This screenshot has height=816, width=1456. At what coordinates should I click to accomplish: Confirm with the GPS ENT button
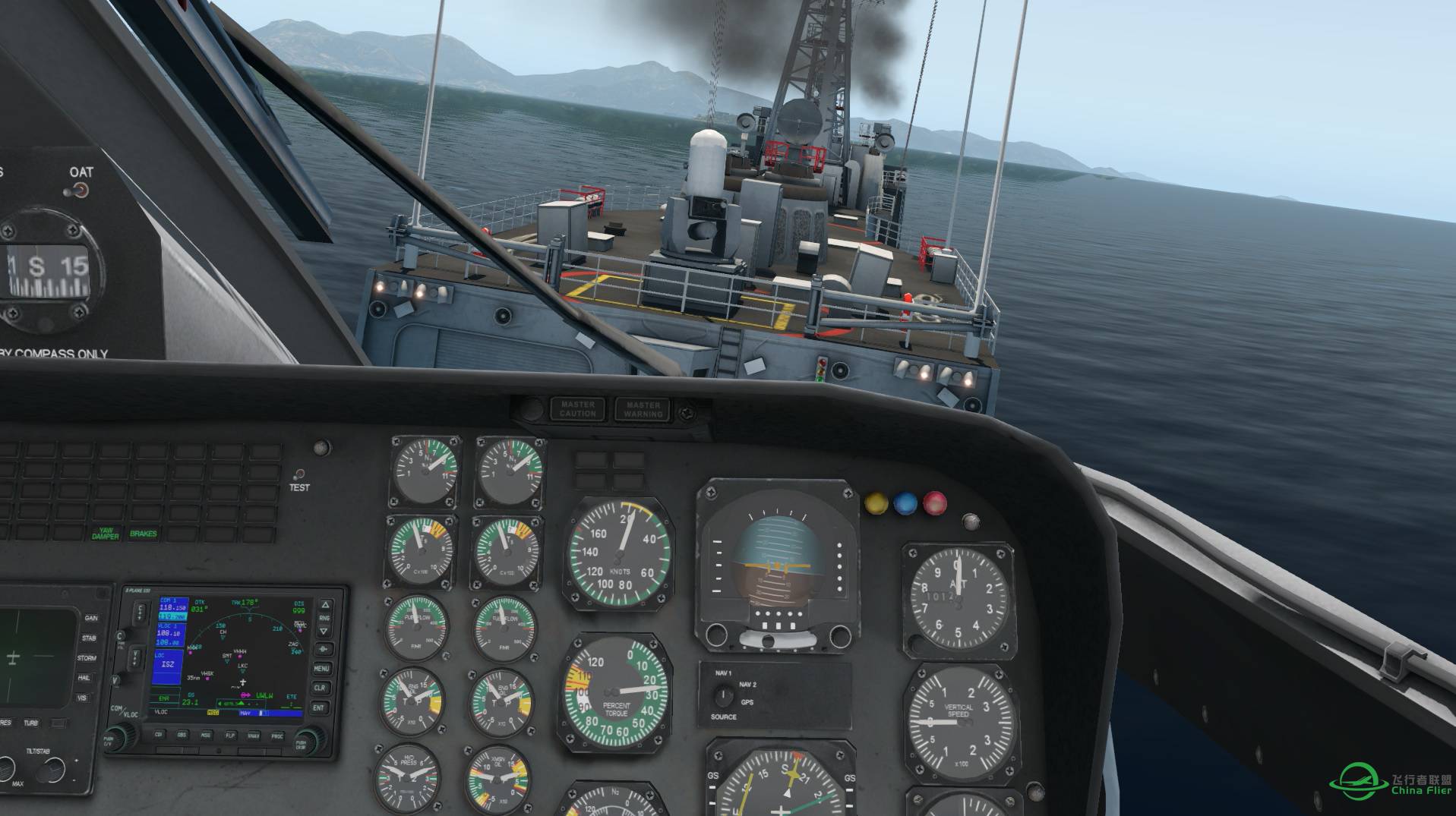tap(320, 707)
